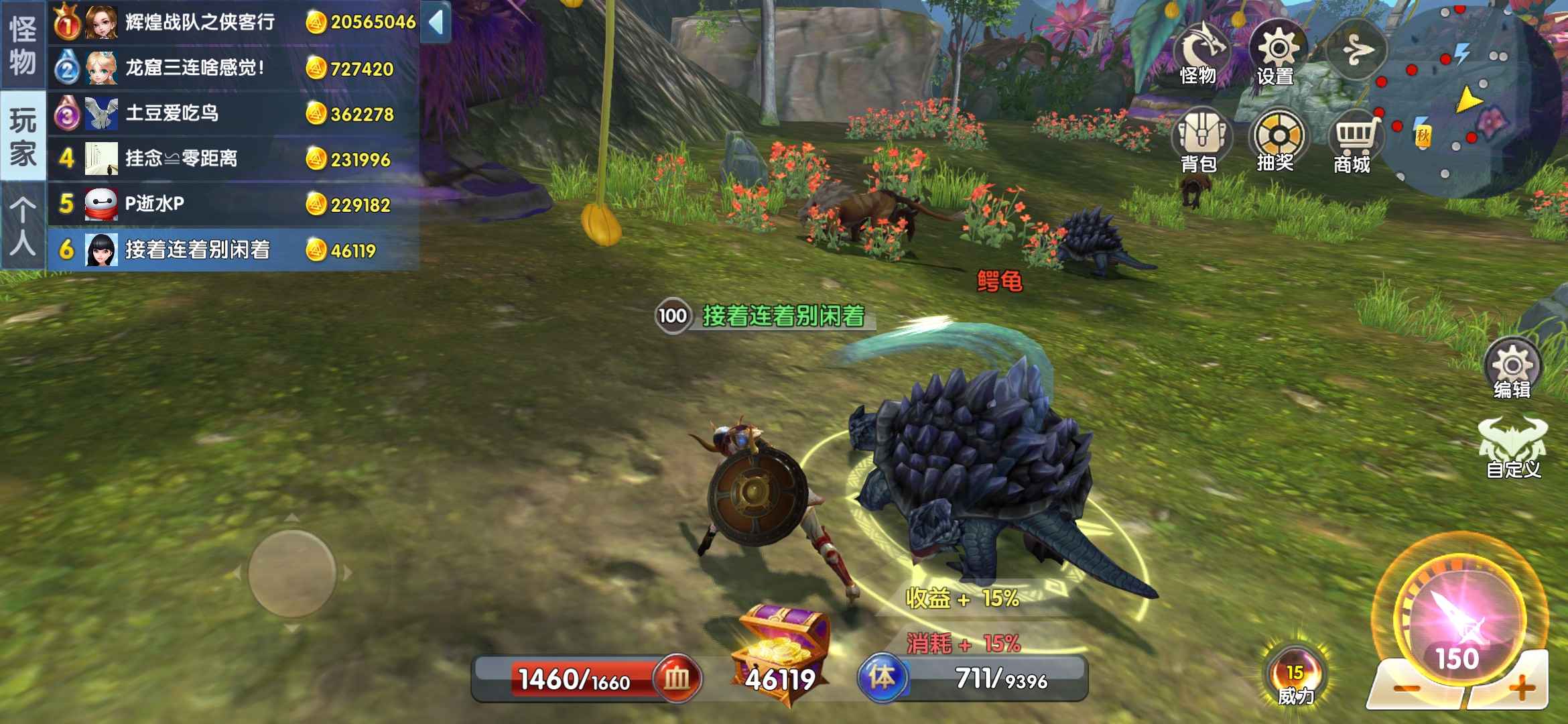This screenshot has width=1568, height=724.
Task: Collapse the leaderboard with the arrow
Action: [x=436, y=22]
